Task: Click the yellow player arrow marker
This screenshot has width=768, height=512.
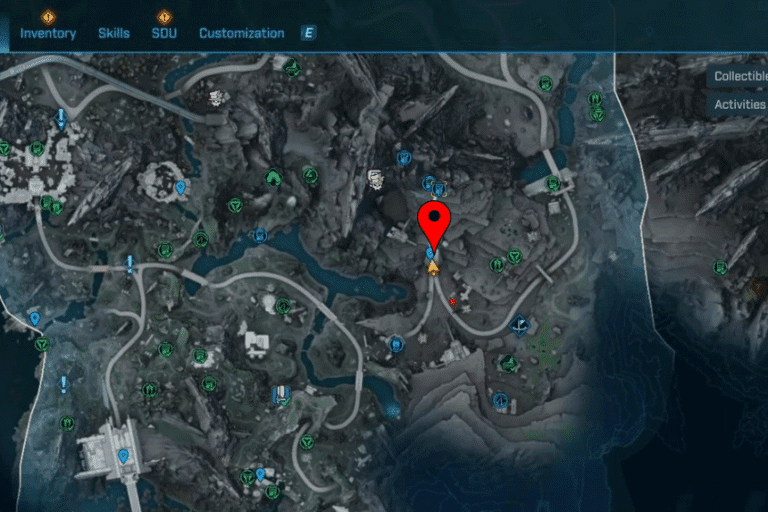Action: (434, 267)
